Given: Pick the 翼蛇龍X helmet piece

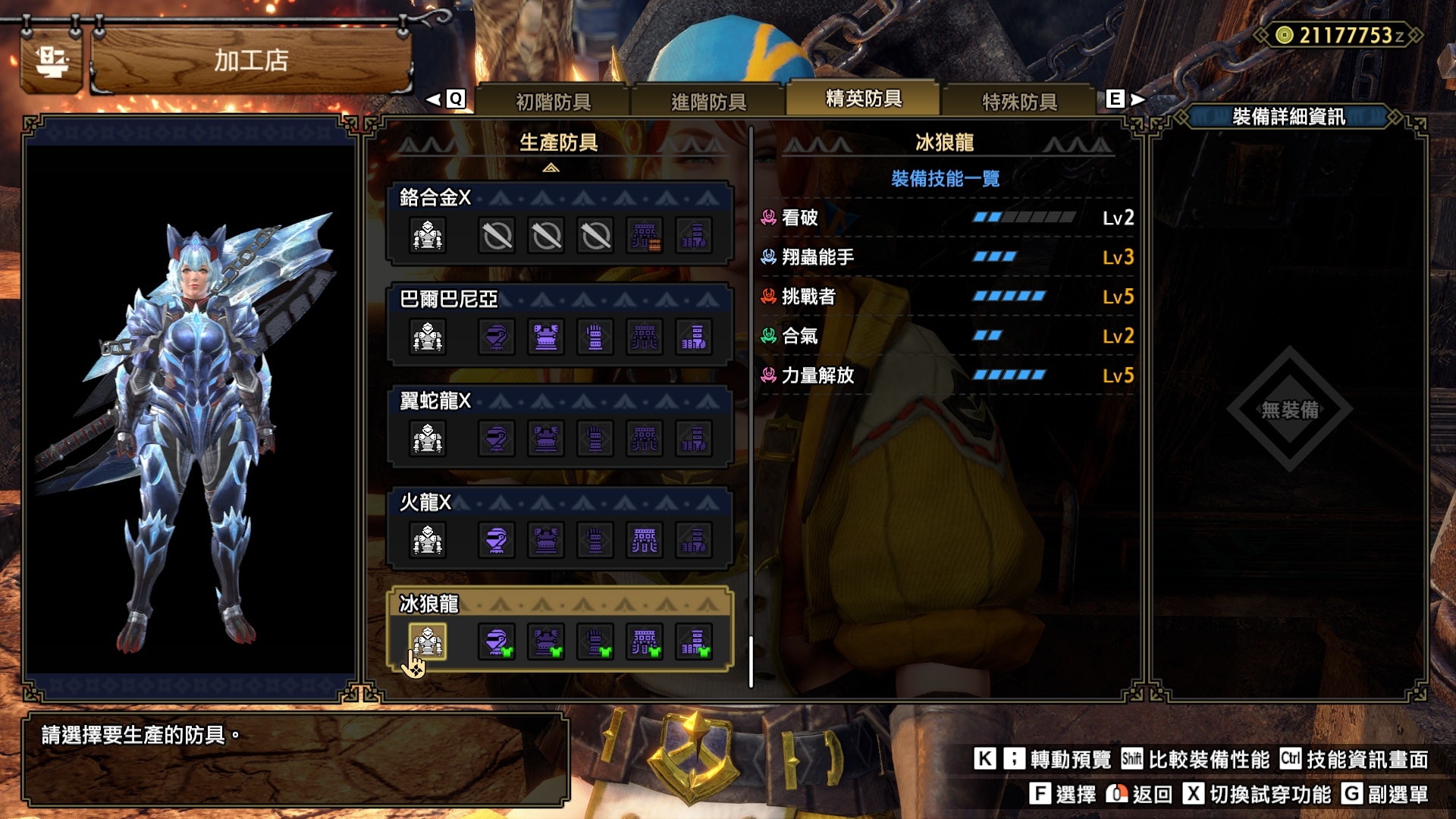Looking at the screenshot, I should coord(497,439).
